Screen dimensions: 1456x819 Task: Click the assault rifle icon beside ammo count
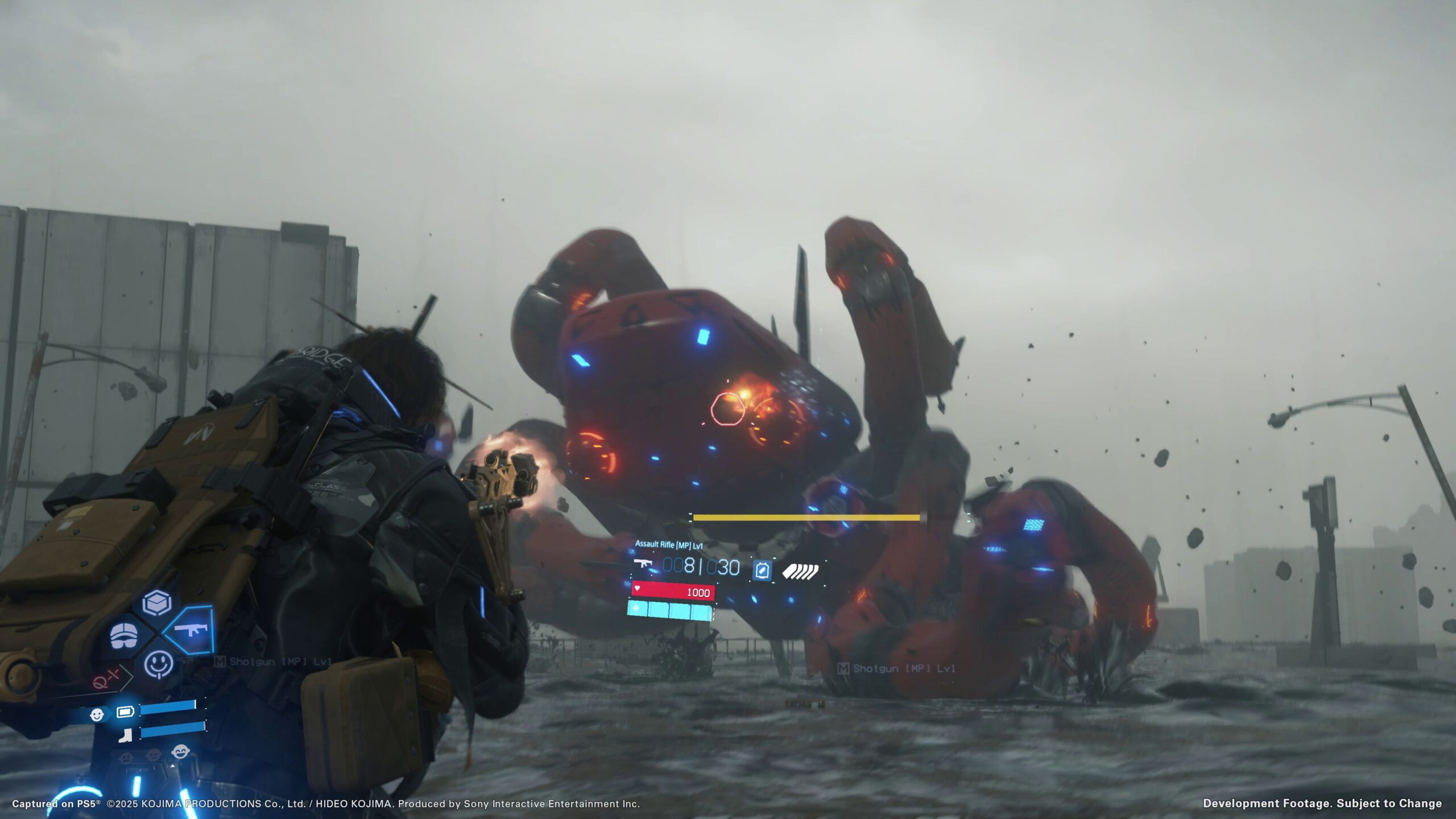643,564
